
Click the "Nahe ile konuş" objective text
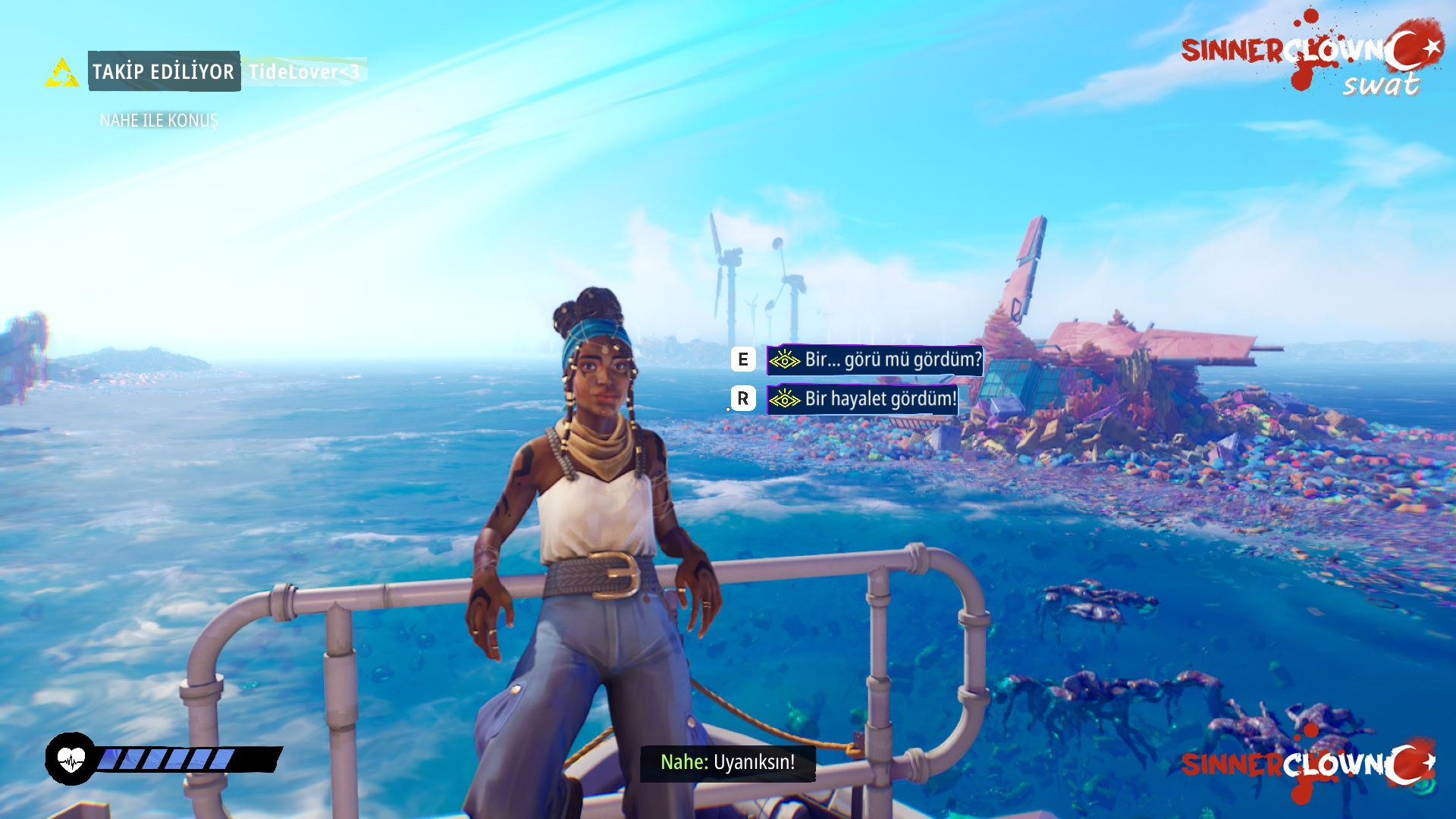(x=158, y=121)
